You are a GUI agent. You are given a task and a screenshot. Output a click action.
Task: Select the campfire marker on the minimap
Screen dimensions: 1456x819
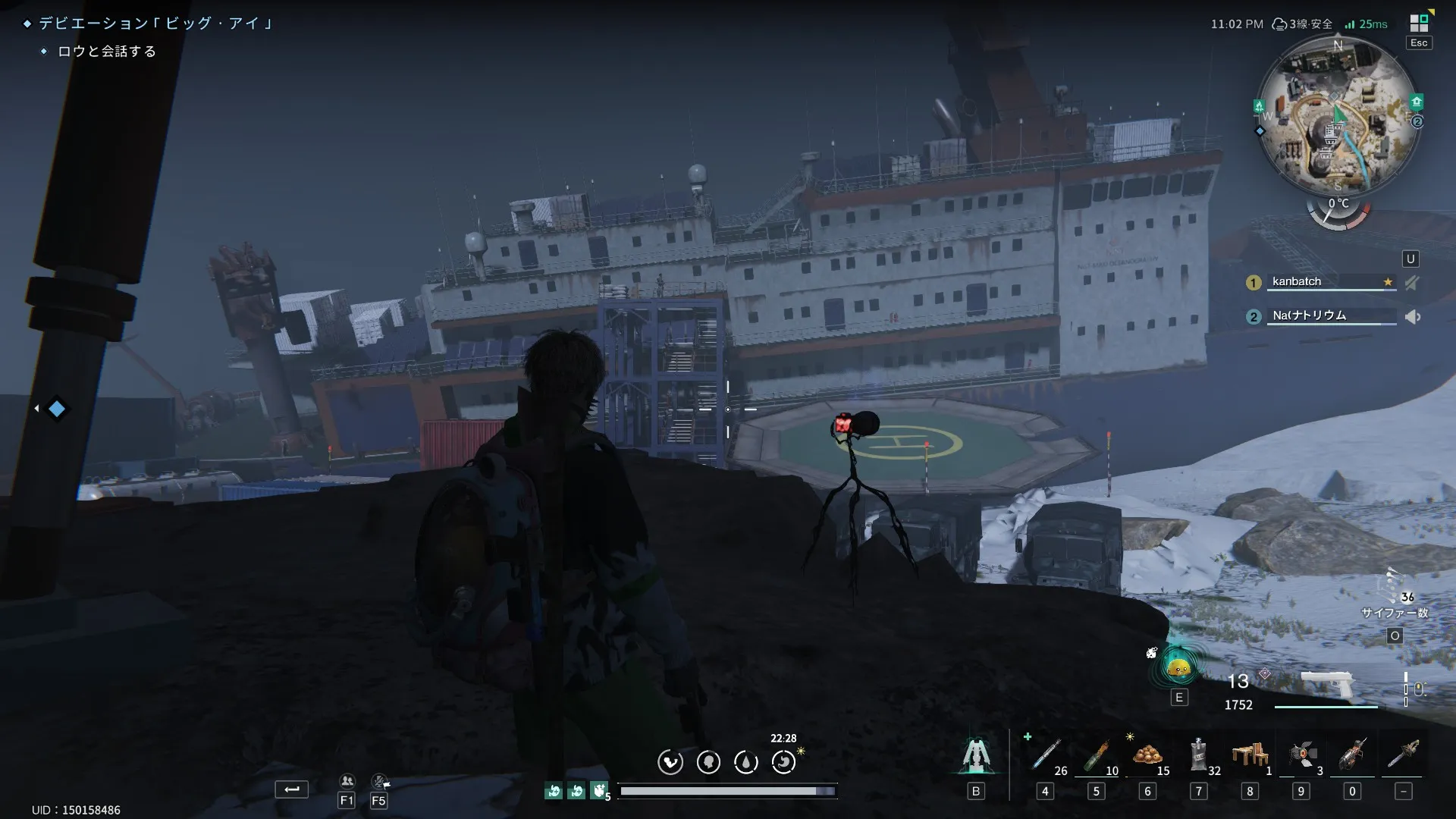point(1259,106)
